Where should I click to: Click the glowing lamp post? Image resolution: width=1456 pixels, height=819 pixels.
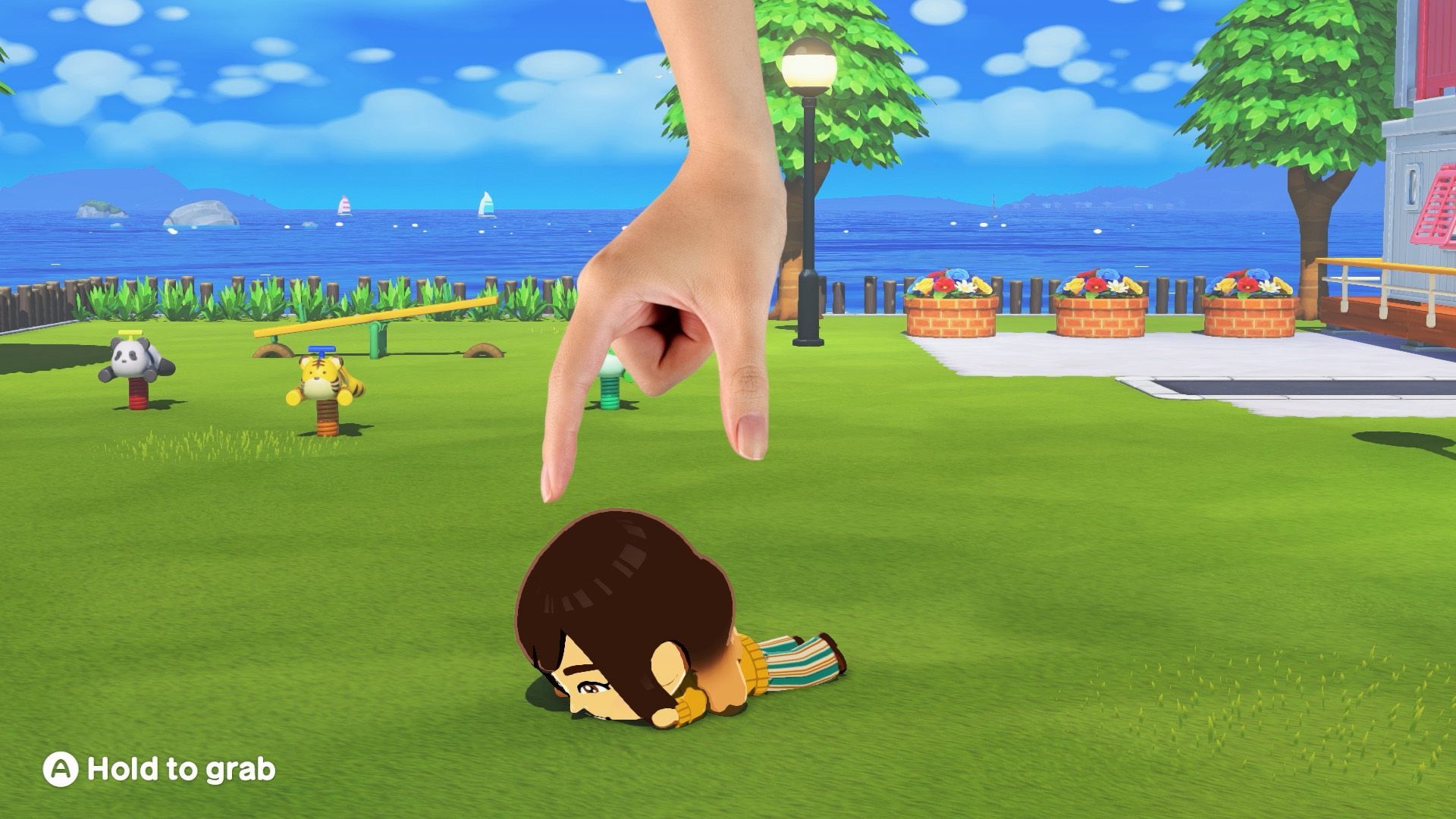[x=808, y=68]
